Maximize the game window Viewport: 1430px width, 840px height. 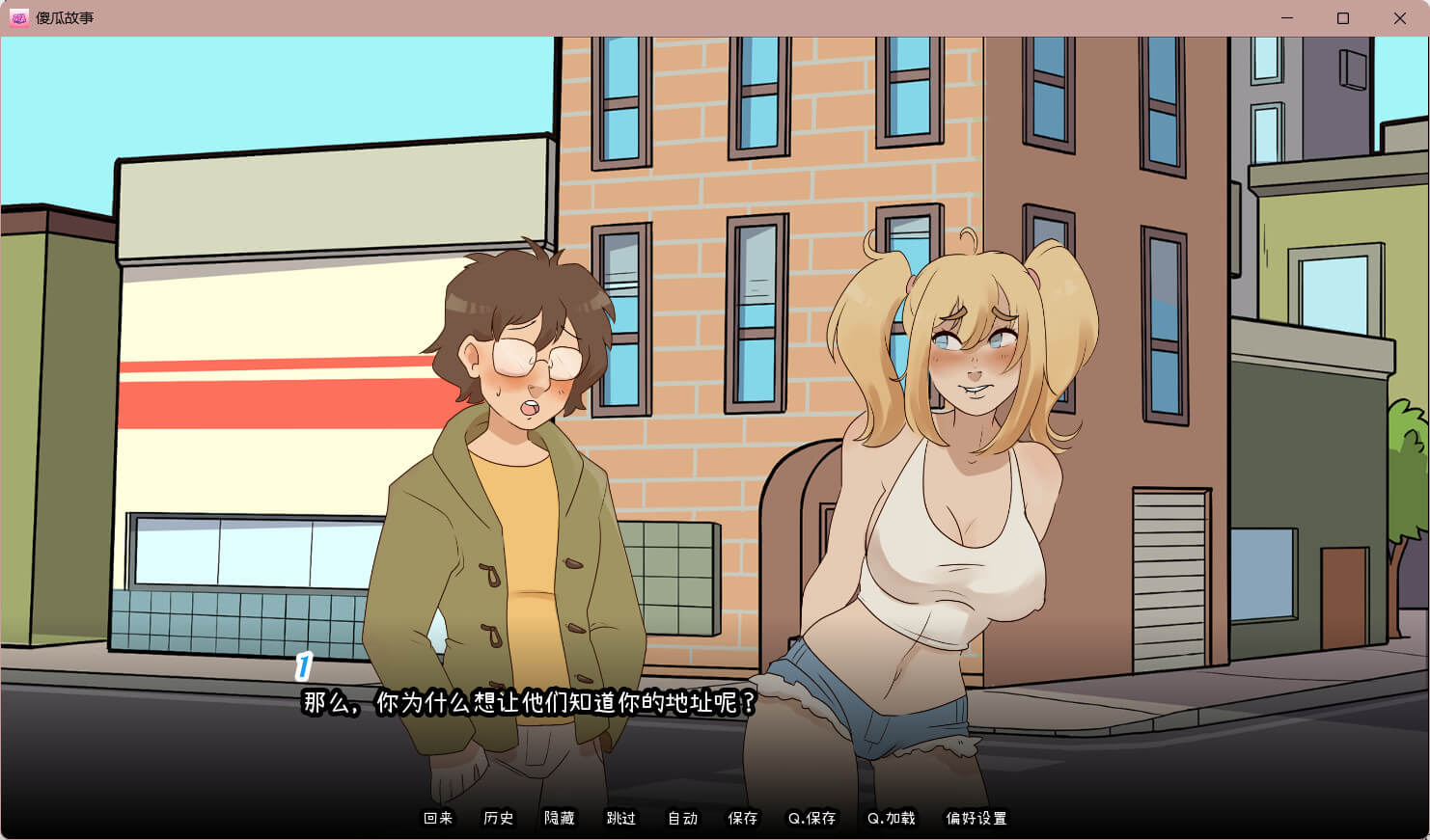pos(1342,18)
